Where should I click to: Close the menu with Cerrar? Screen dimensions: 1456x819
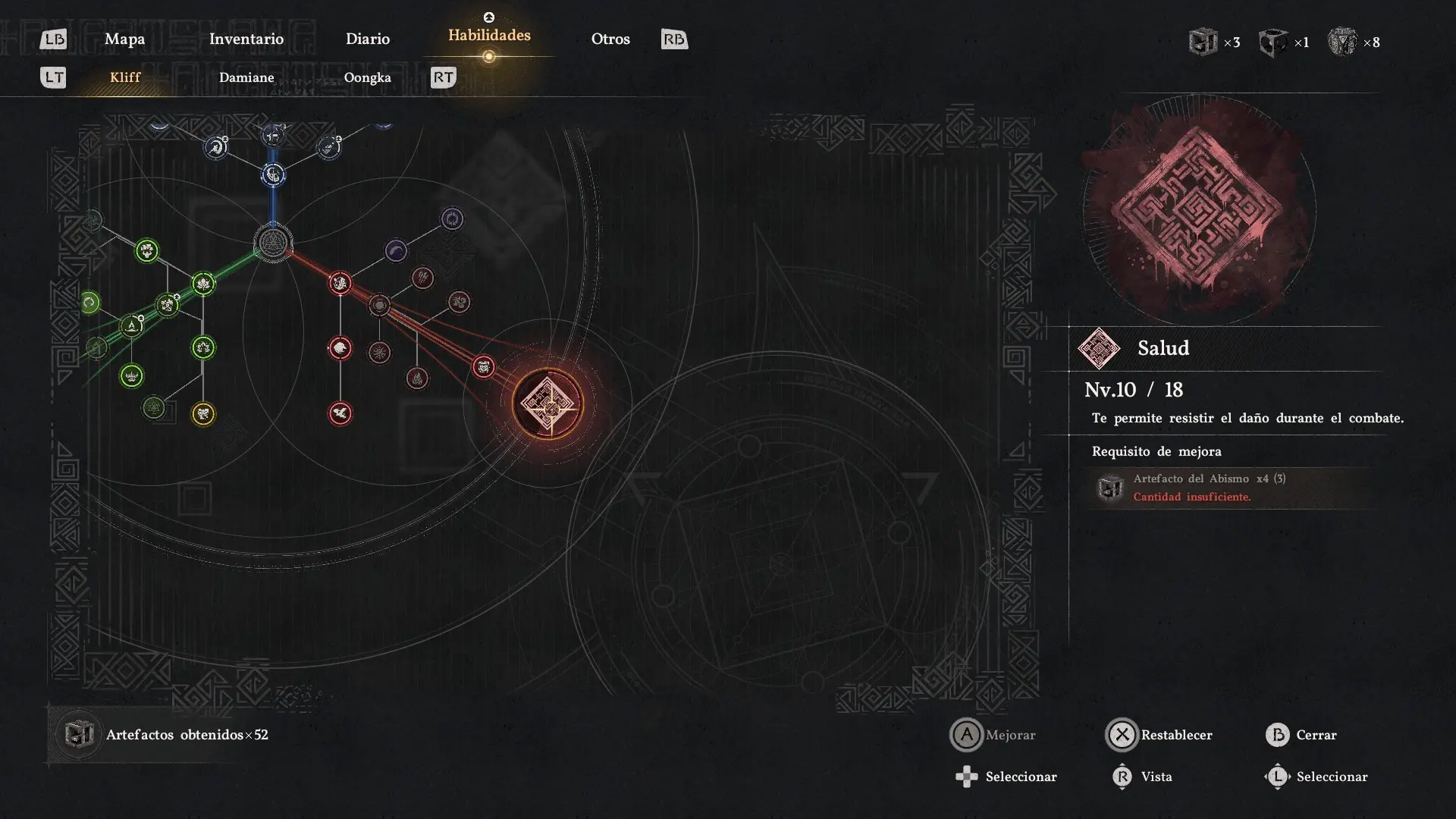(1301, 735)
